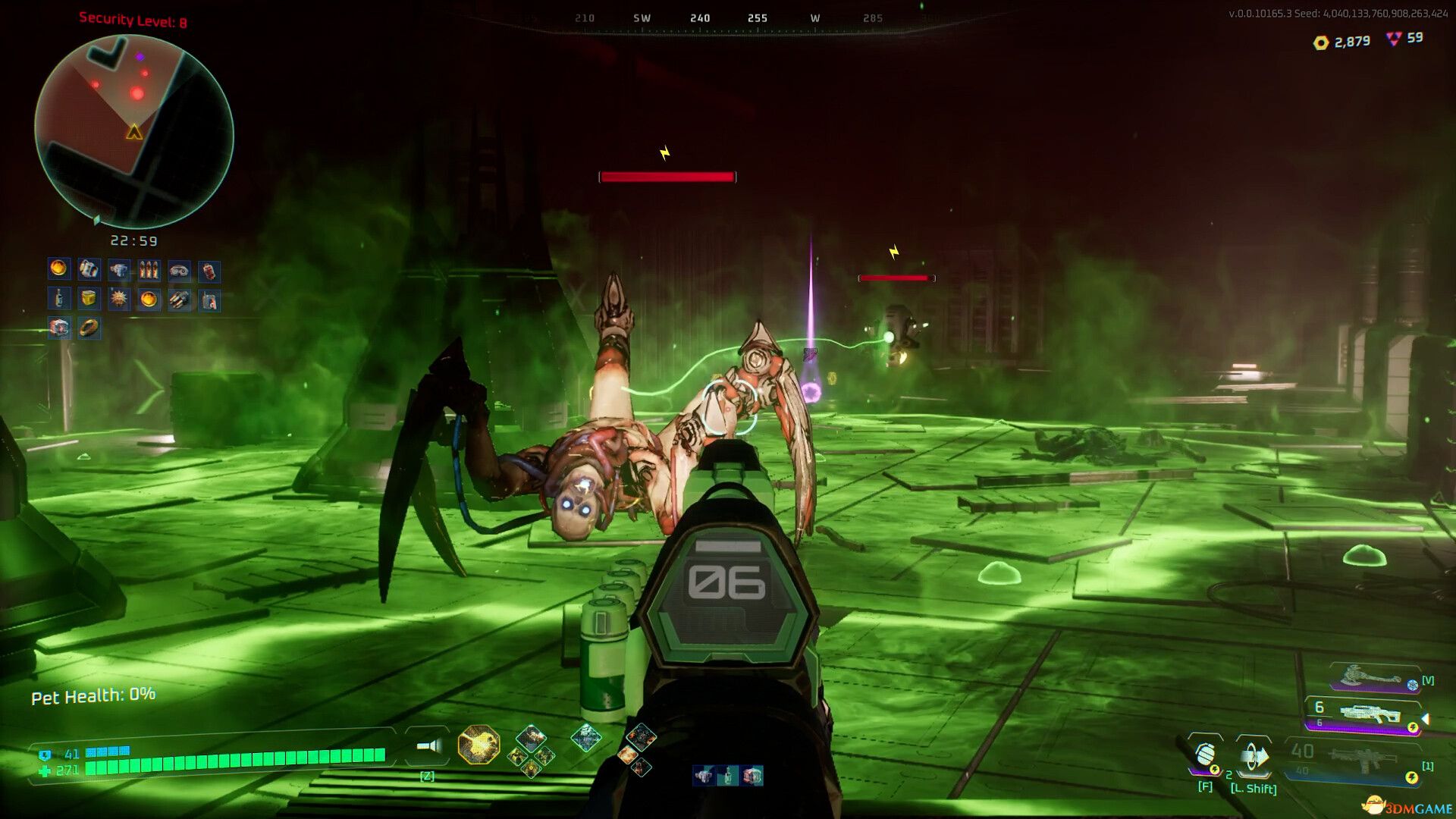The image size is (1456, 819).
Task: Expand the arrow marker beside the shotgun slot
Action: pyautogui.click(x=1427, y=719)
